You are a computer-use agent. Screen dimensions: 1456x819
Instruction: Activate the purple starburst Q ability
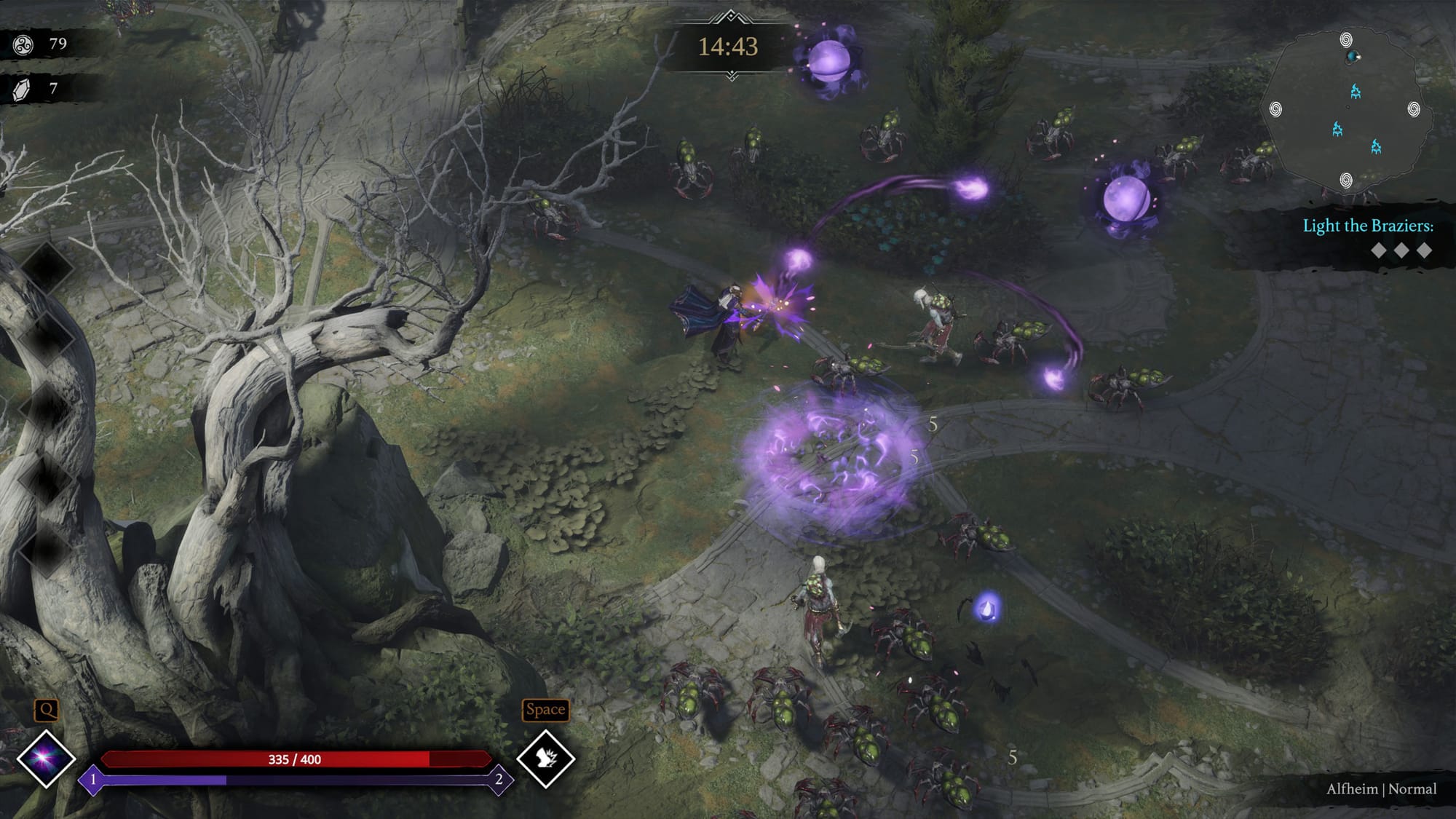point(45,759)
